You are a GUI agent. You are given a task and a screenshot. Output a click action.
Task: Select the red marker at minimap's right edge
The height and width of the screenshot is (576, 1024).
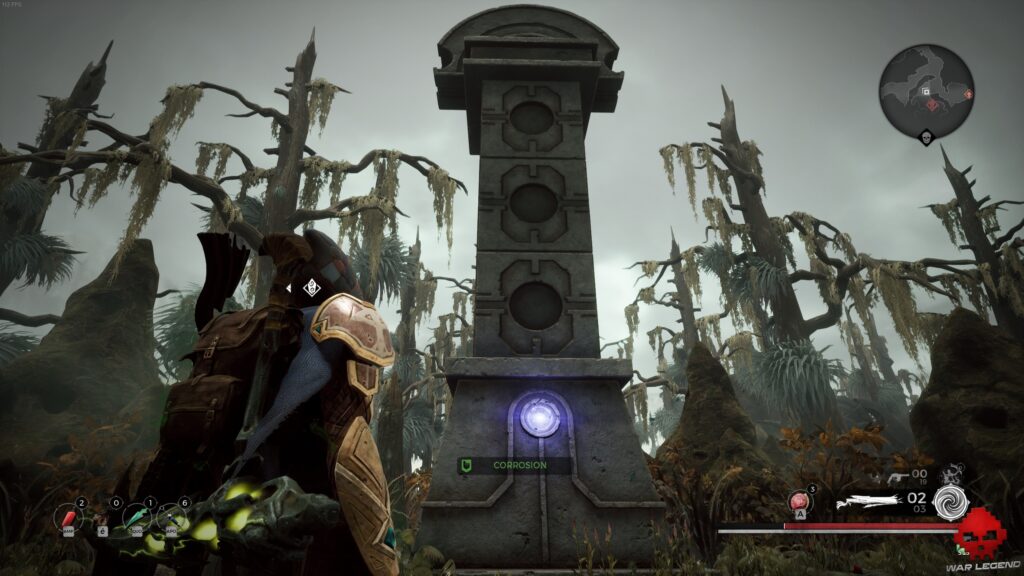967,94
